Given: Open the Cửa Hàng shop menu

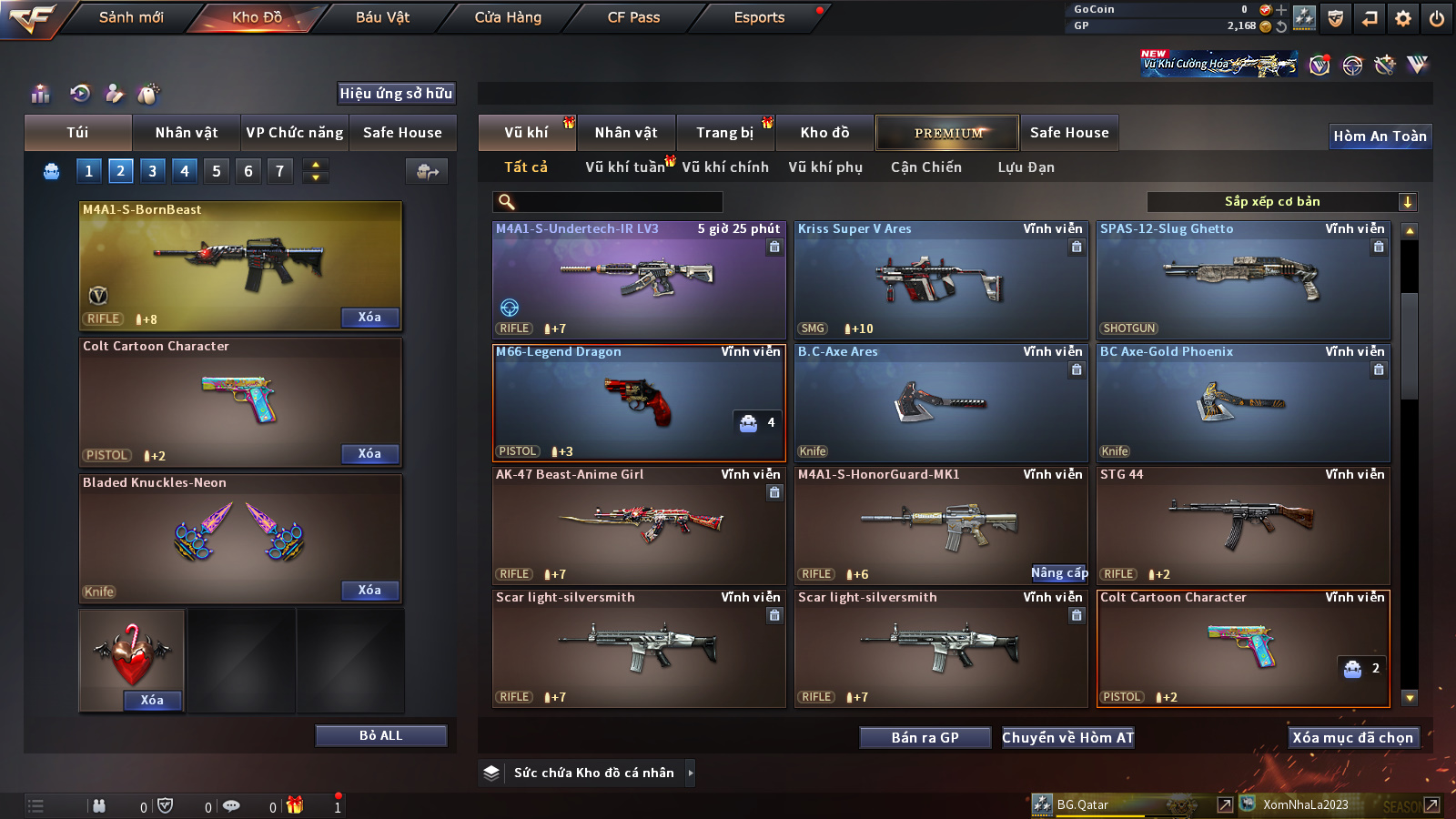Looking at the screenshot, I should (508, 17).
